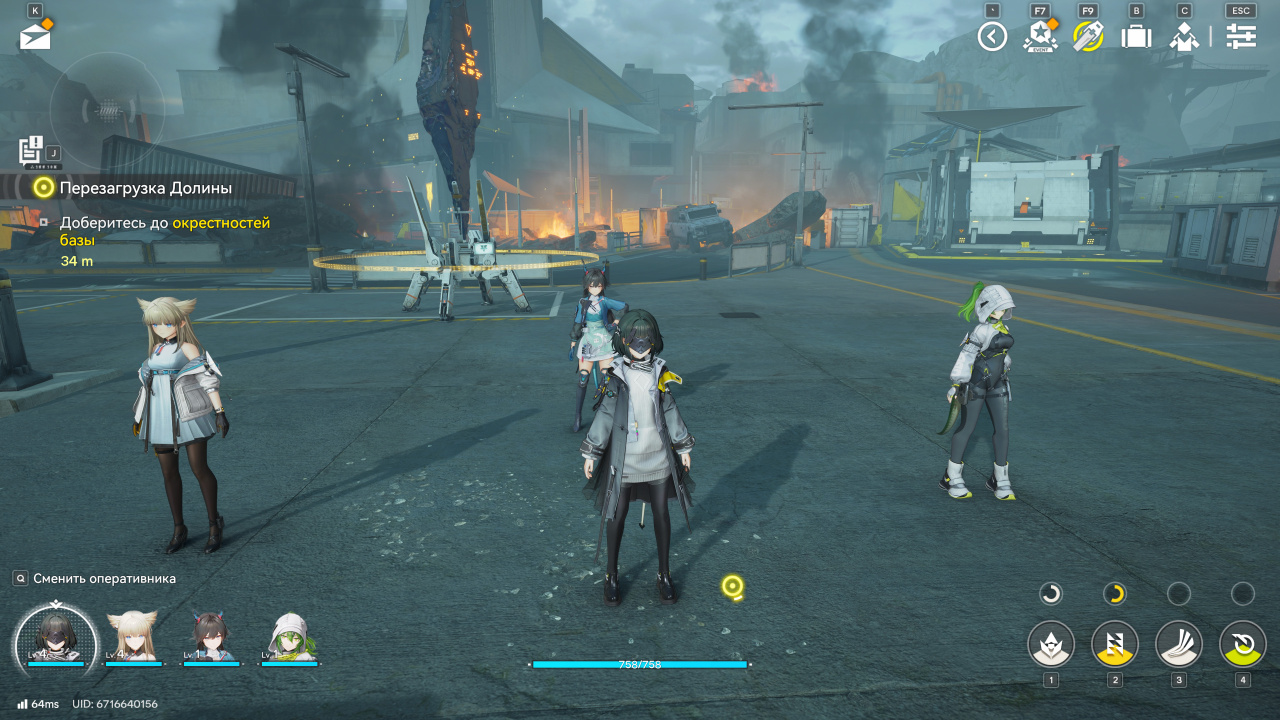1280x720 pixels.
Task: Collapse the top menu with the back arrow
Action: click(x=992, y=37)
